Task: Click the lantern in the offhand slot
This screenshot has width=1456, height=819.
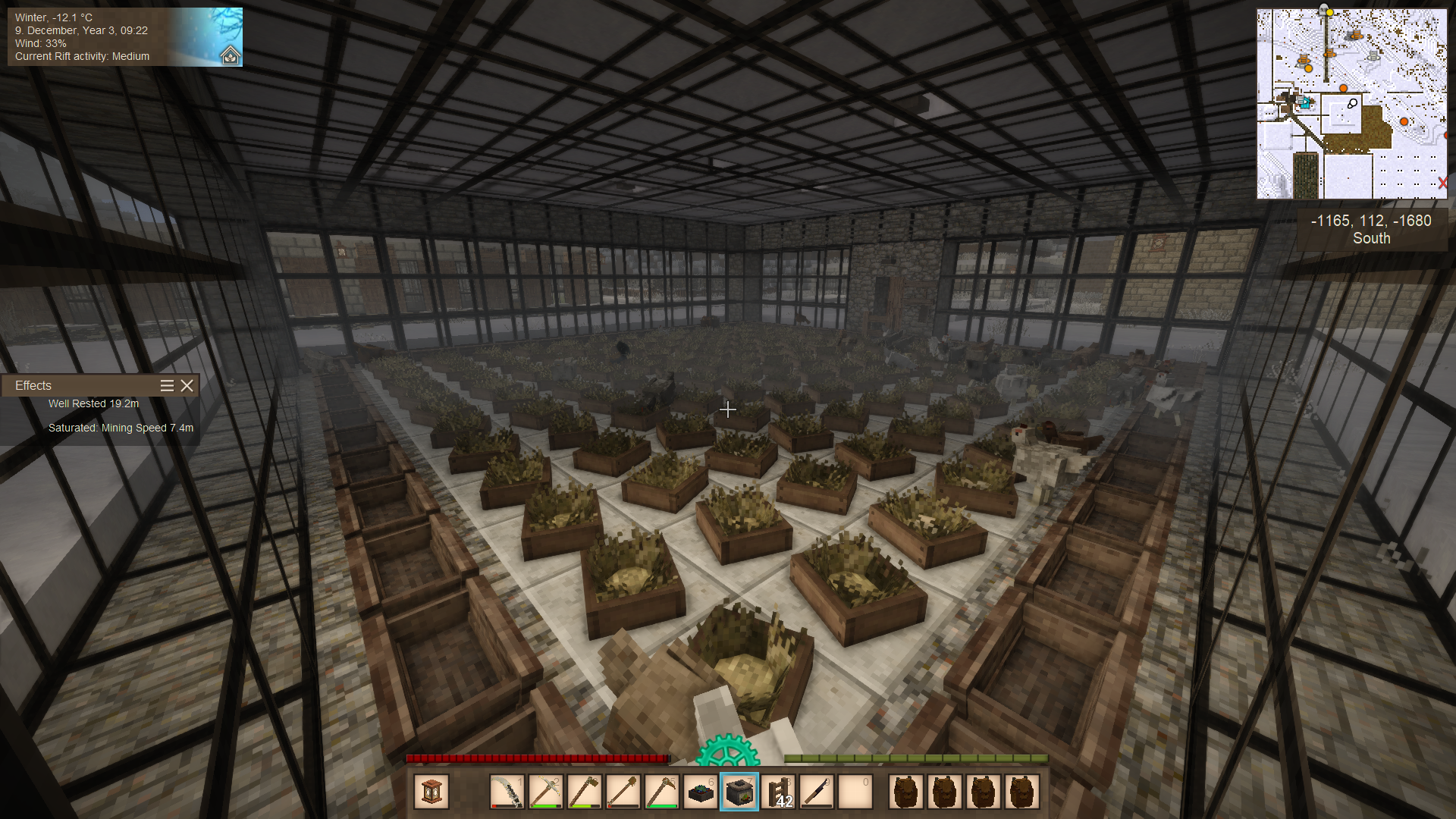Action: pyautogui.click(x=431, y=792)
